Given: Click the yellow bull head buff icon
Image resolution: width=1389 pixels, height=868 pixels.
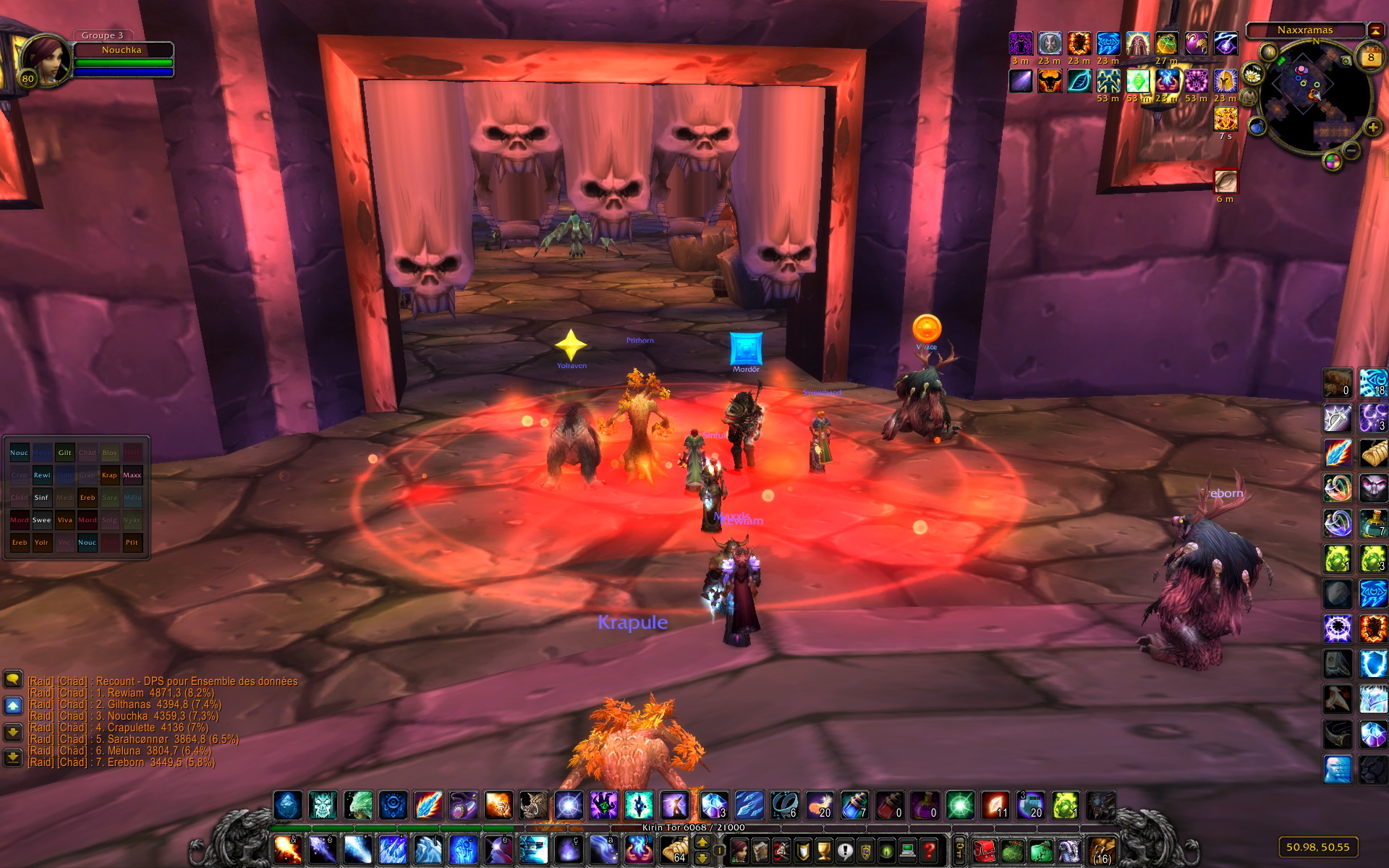Looking at the screenshot, I should click(1050, 81).
